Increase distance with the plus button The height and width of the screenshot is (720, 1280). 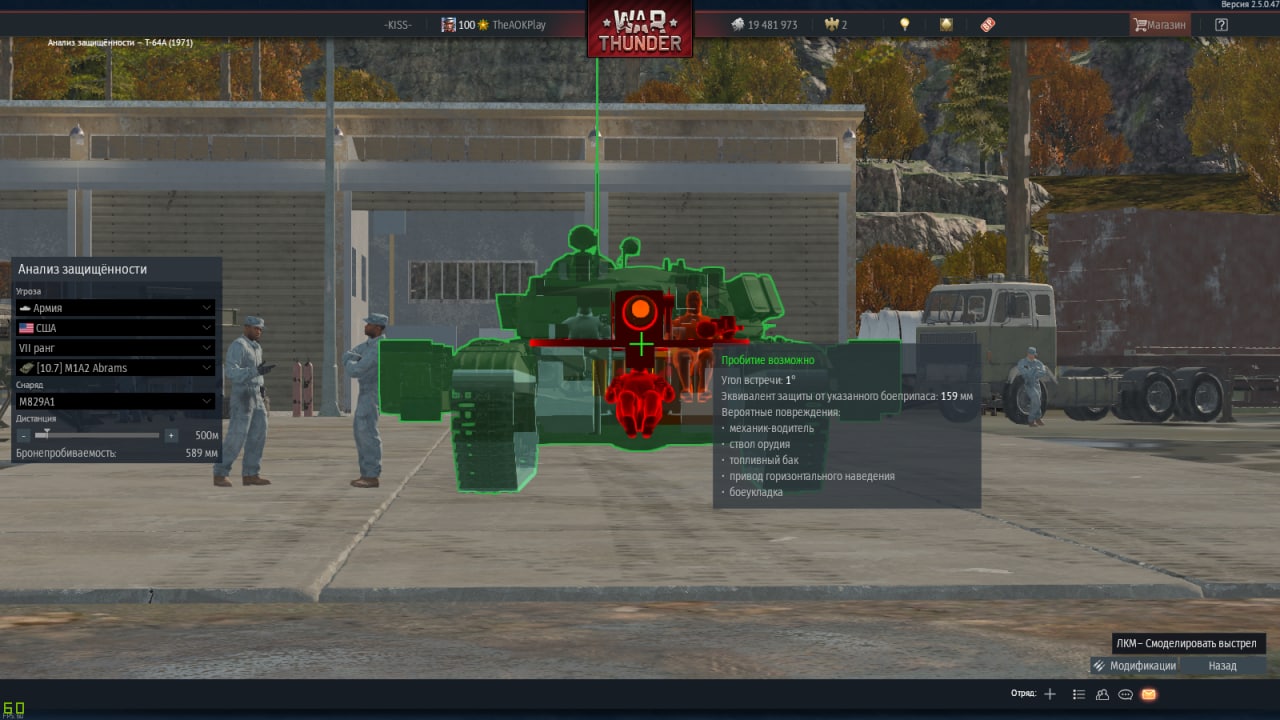coord(171,436)
